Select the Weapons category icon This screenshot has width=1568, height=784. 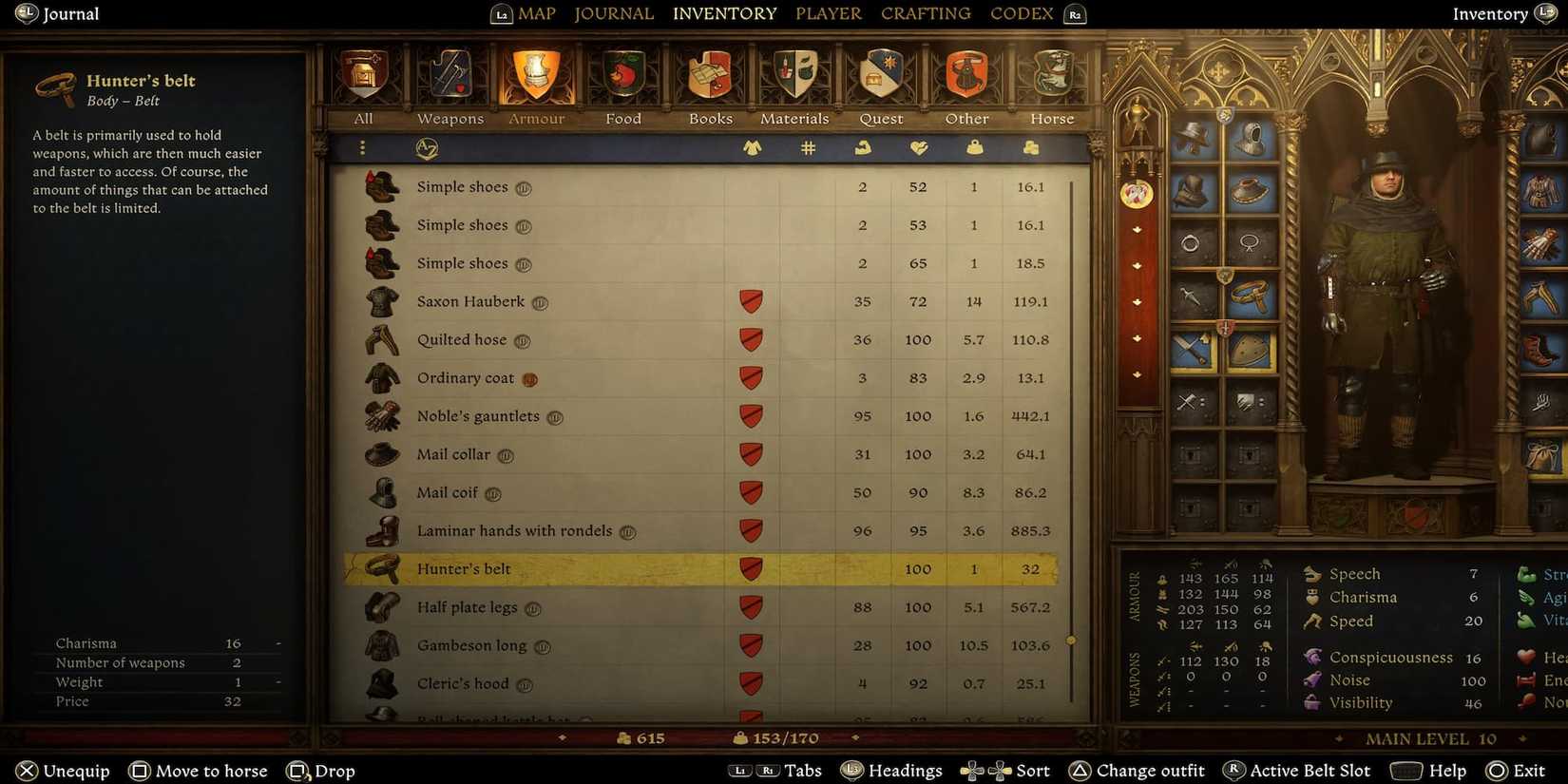449,76
